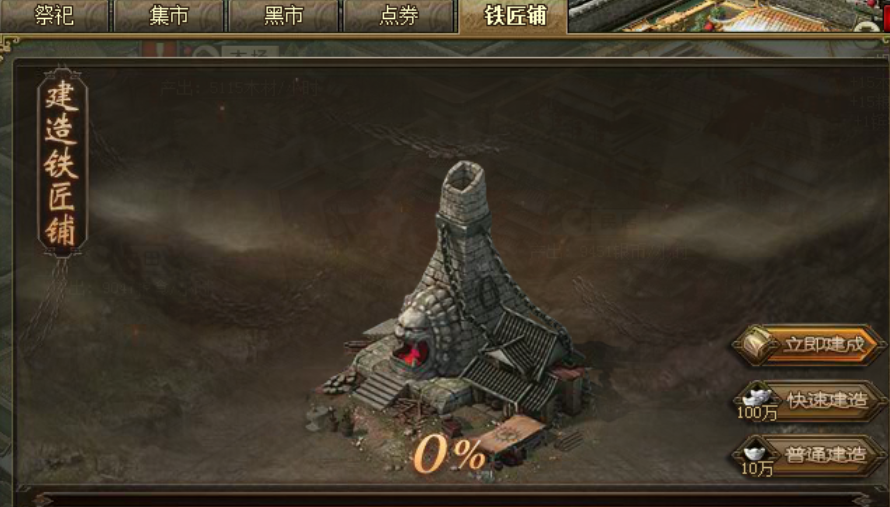Image resolution: width=890 pixels, height=507 pixels.
Task: Select the 黑市 black market tab
Action: point(284,16)
